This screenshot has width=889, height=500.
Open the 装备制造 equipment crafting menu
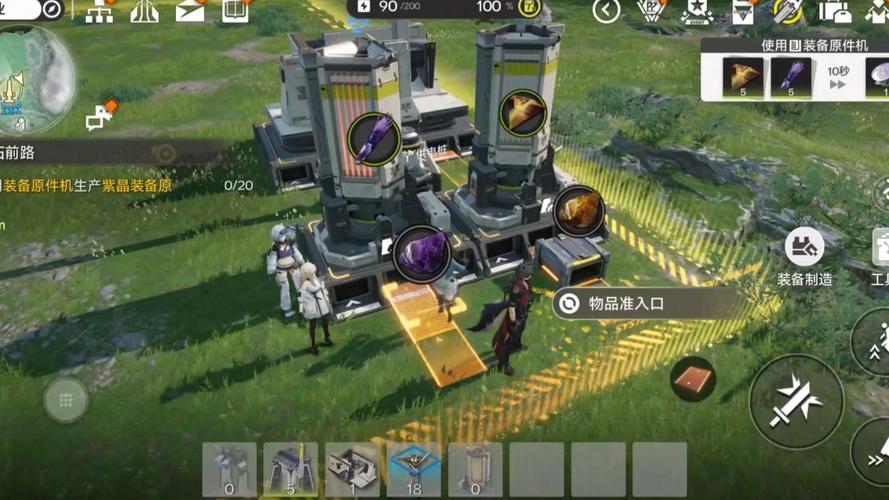click(804, 254)
